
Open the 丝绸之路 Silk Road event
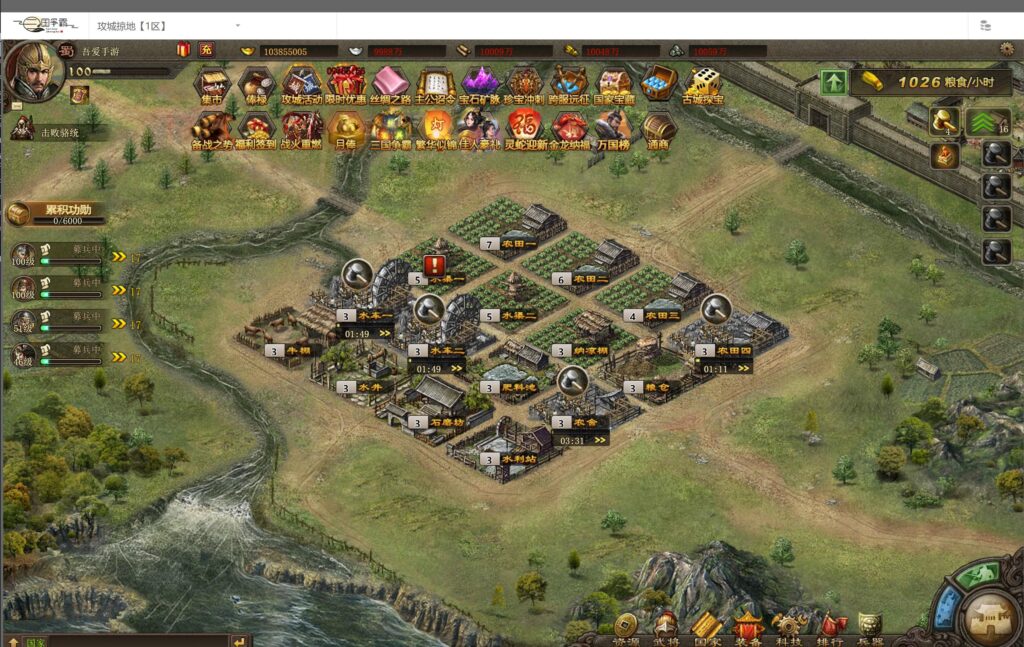pos(390,83)
